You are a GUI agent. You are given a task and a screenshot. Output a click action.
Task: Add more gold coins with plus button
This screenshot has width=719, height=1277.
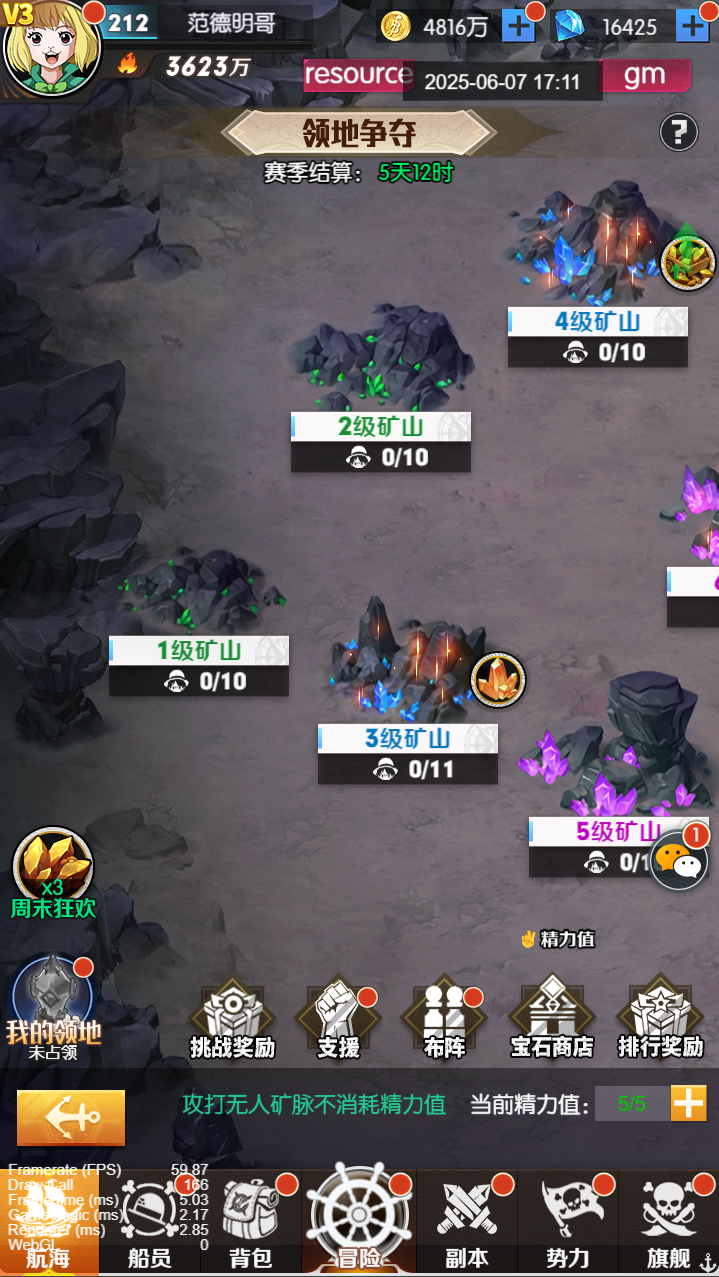pos(518,26)
